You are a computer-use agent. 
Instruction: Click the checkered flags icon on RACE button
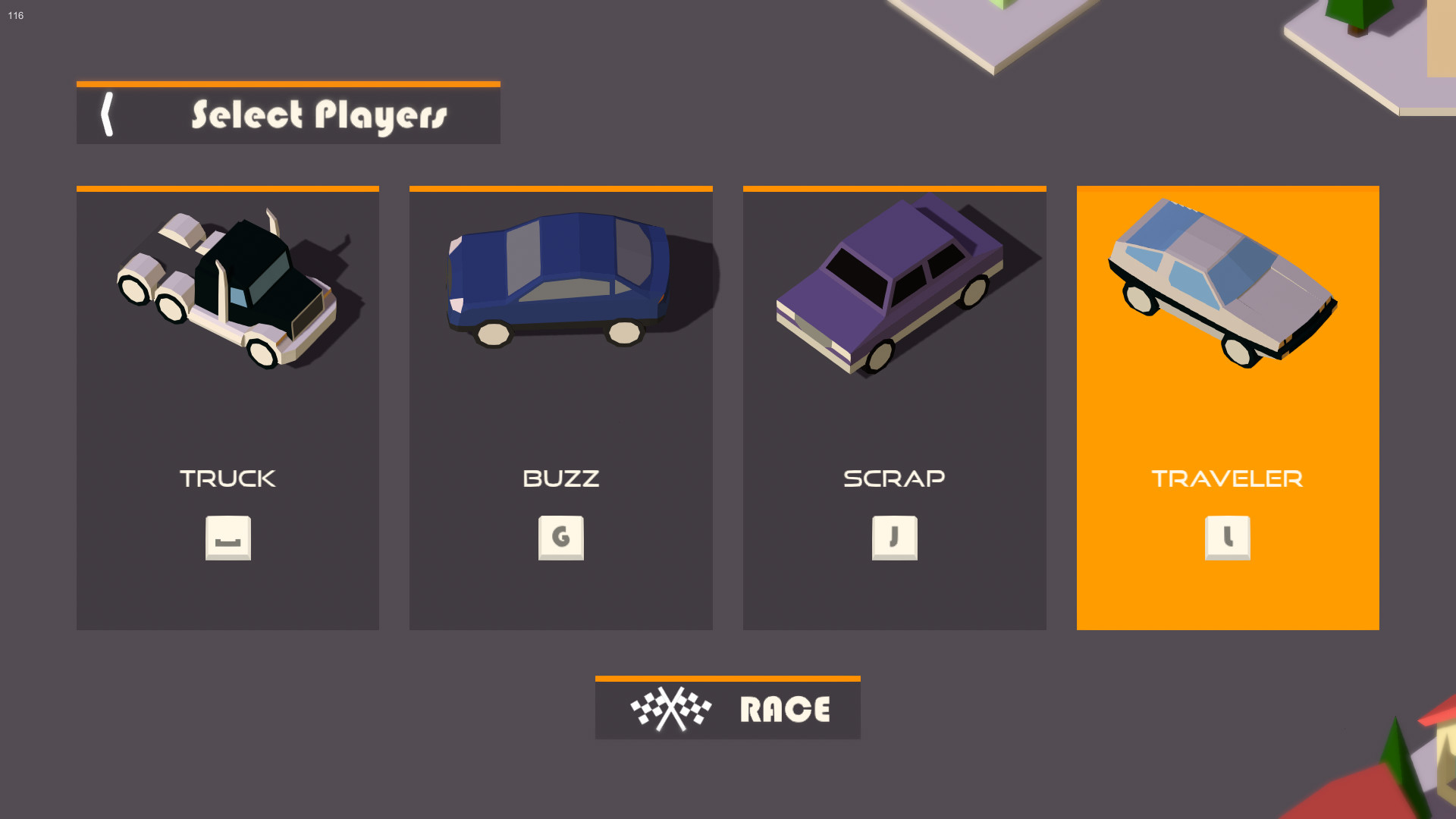click(x=670, y=710)
